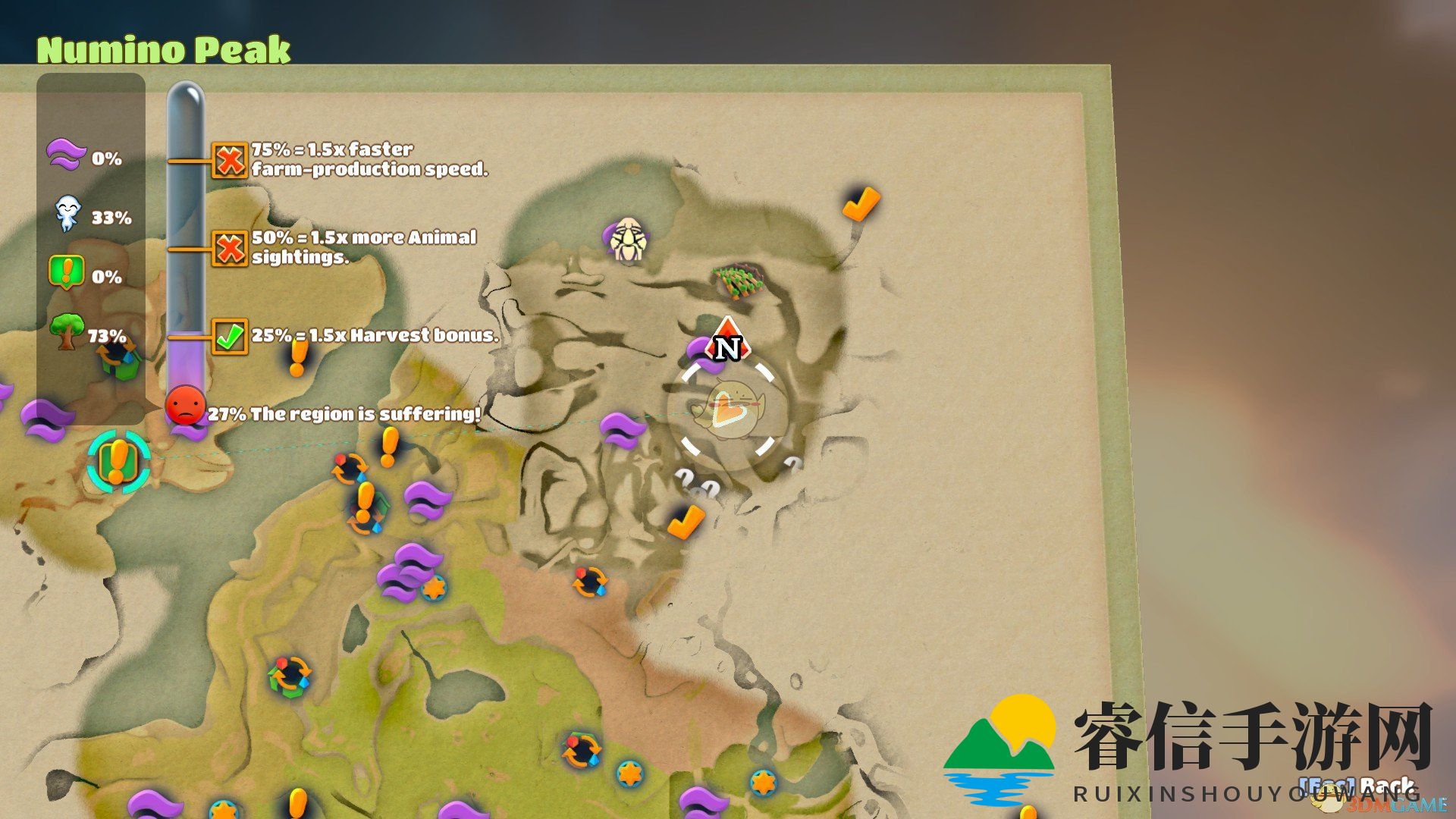Choose the white sprite icon in the legend

pyautogui.click(x=67, y=215)
